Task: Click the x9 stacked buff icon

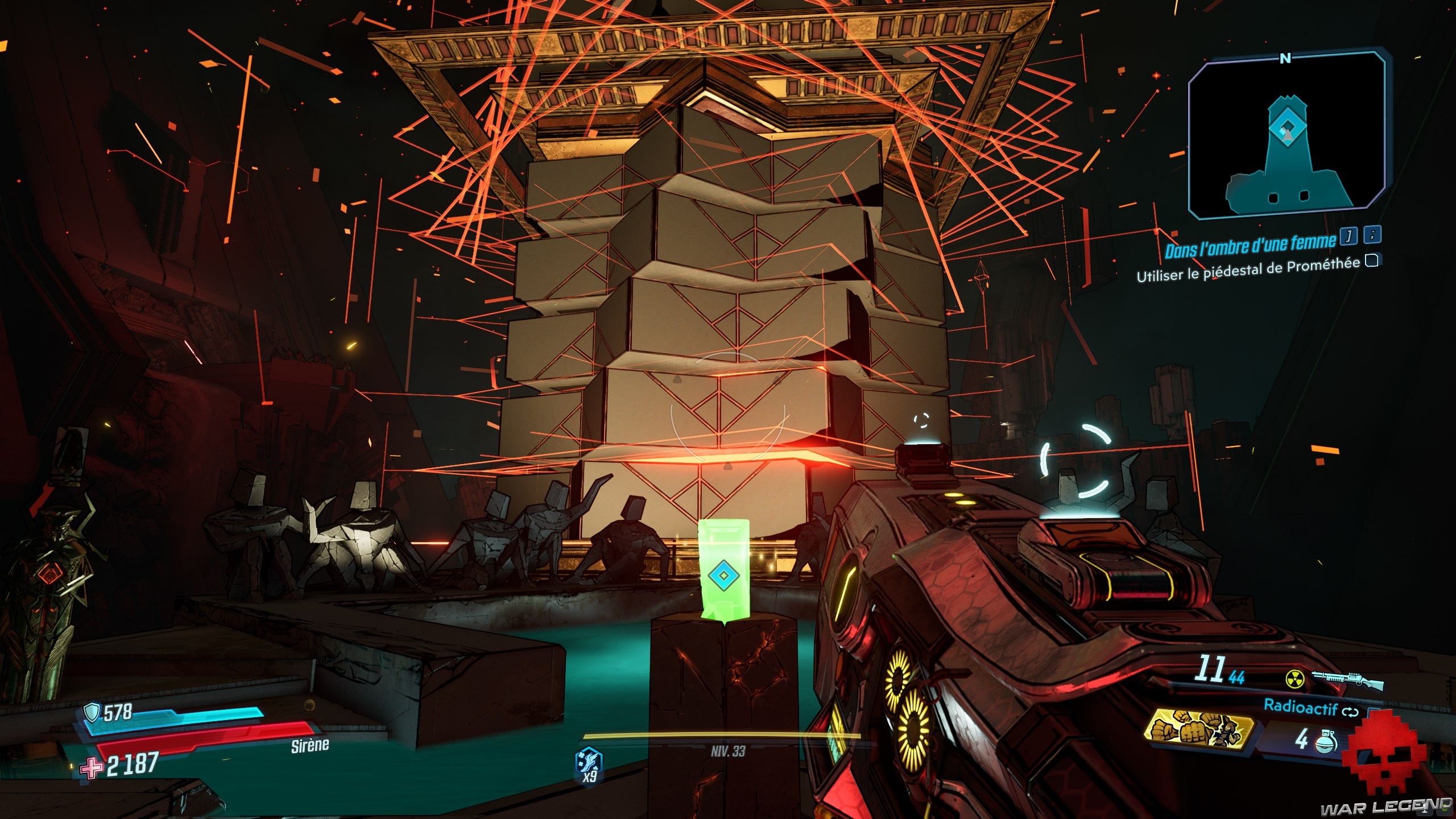Action: pyautogui.click(x=589, y=760)
